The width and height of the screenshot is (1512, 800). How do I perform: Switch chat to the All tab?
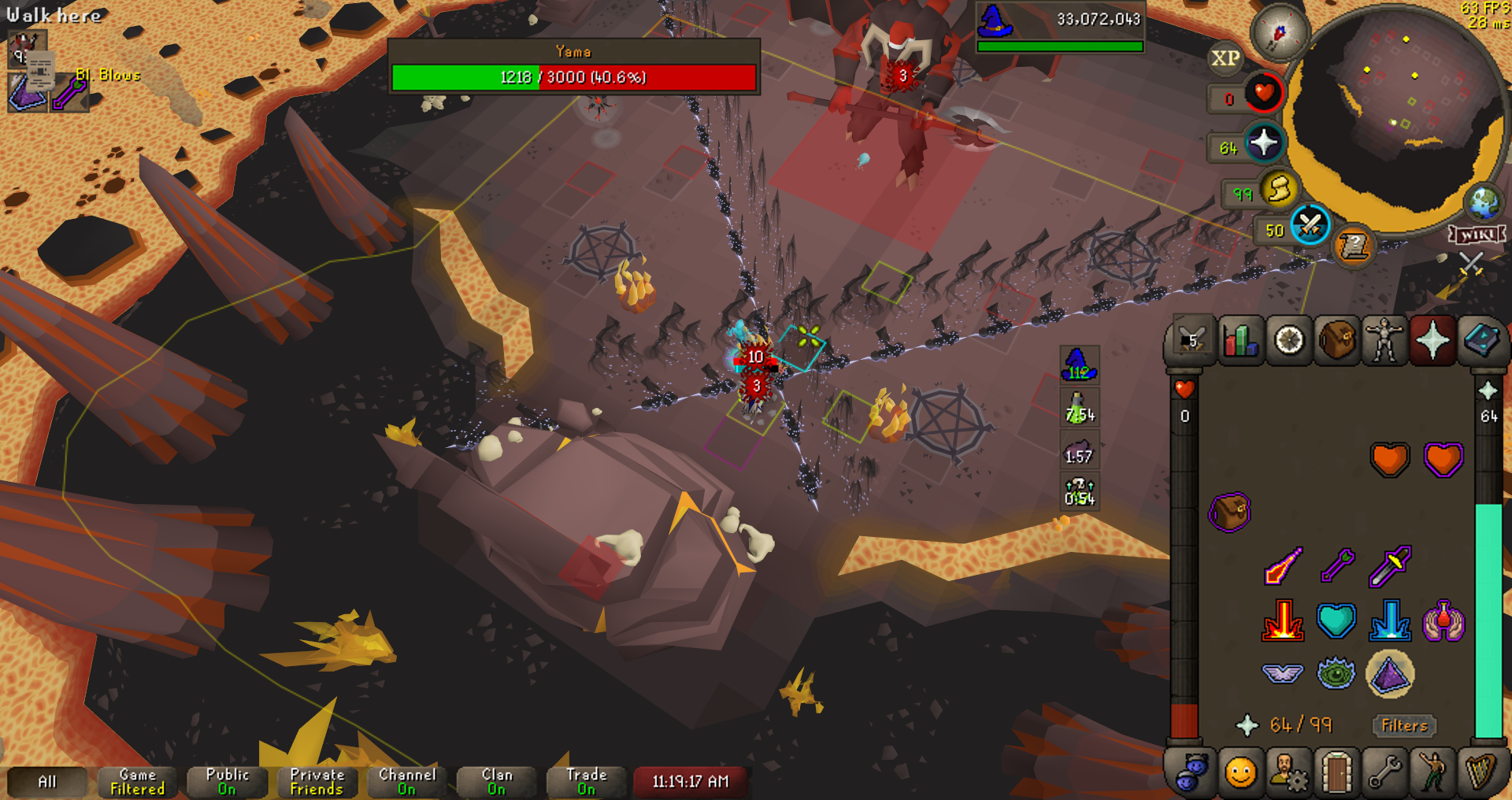[x=47, y=781]
